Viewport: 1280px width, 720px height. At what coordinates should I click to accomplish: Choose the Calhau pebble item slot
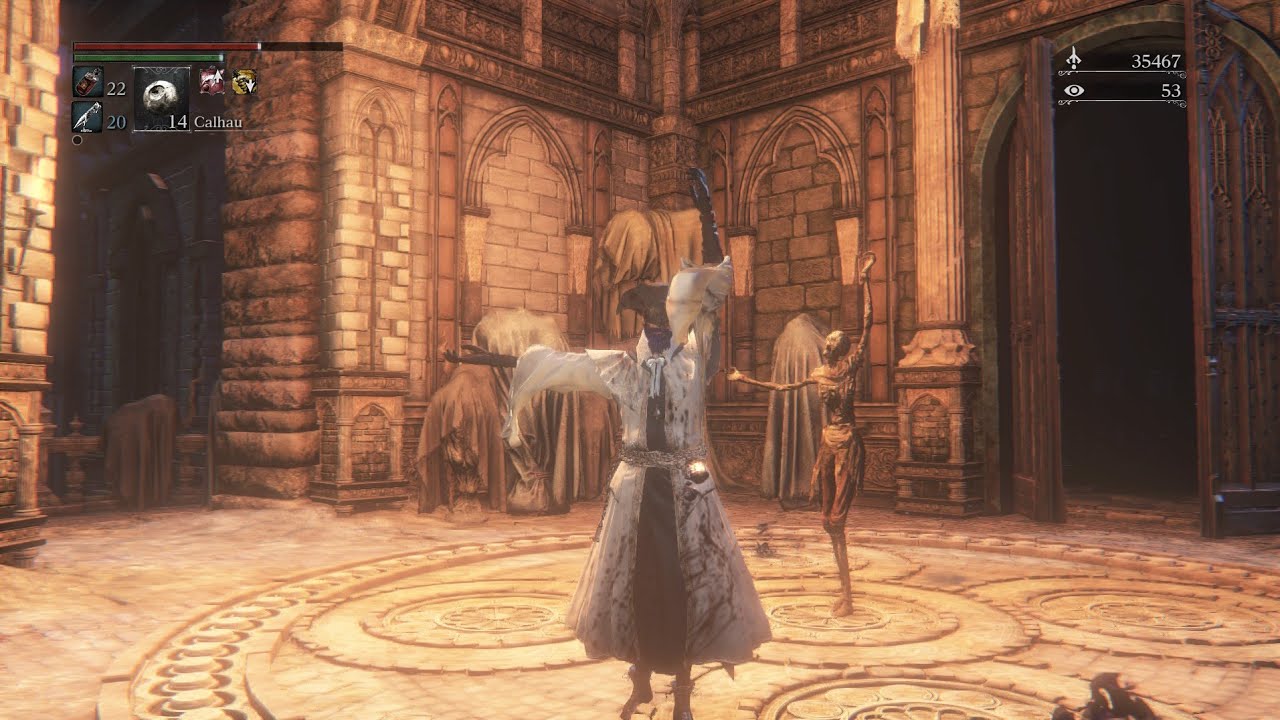(x=161, y=98)
